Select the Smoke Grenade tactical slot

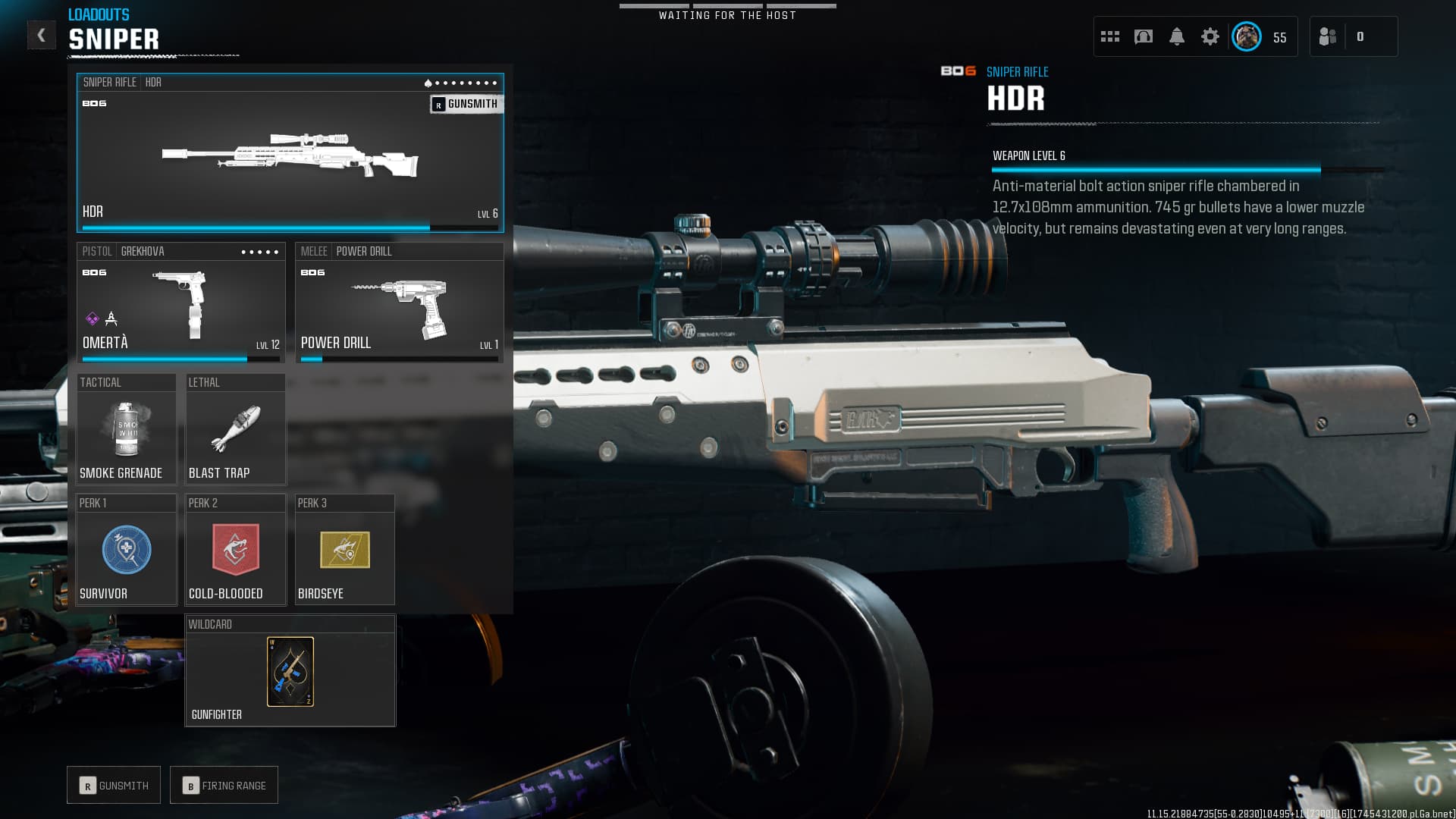click(126, 428)
